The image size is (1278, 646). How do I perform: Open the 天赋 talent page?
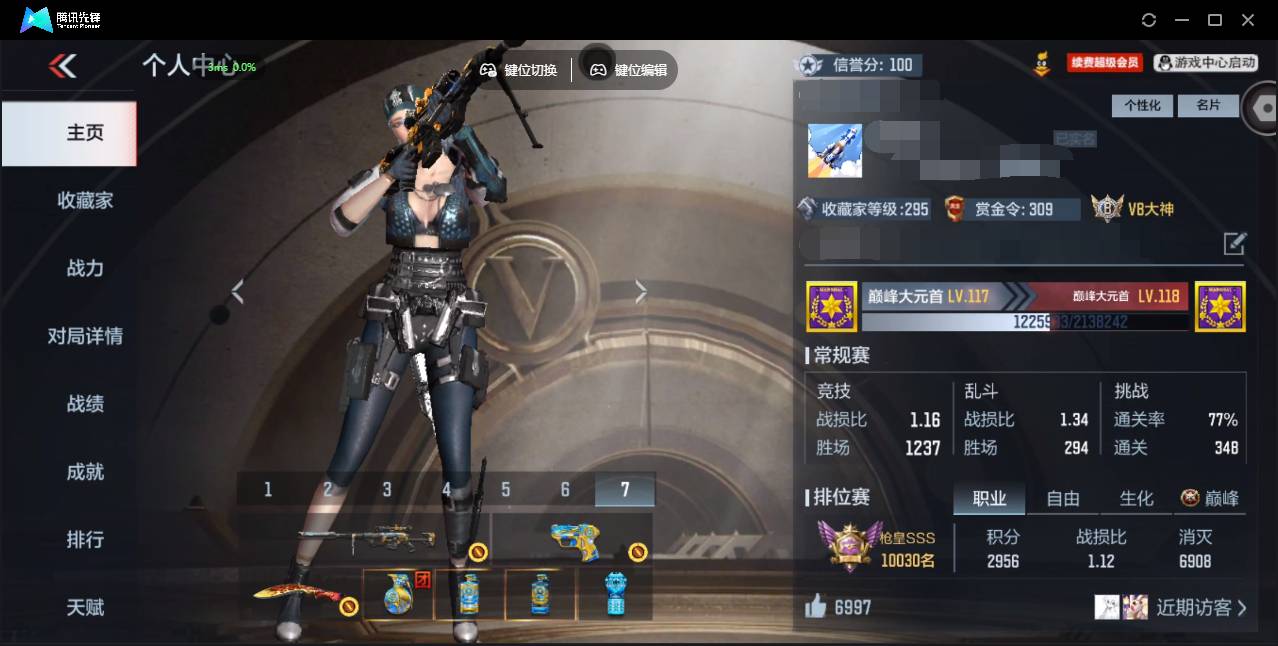coord(85,607)
